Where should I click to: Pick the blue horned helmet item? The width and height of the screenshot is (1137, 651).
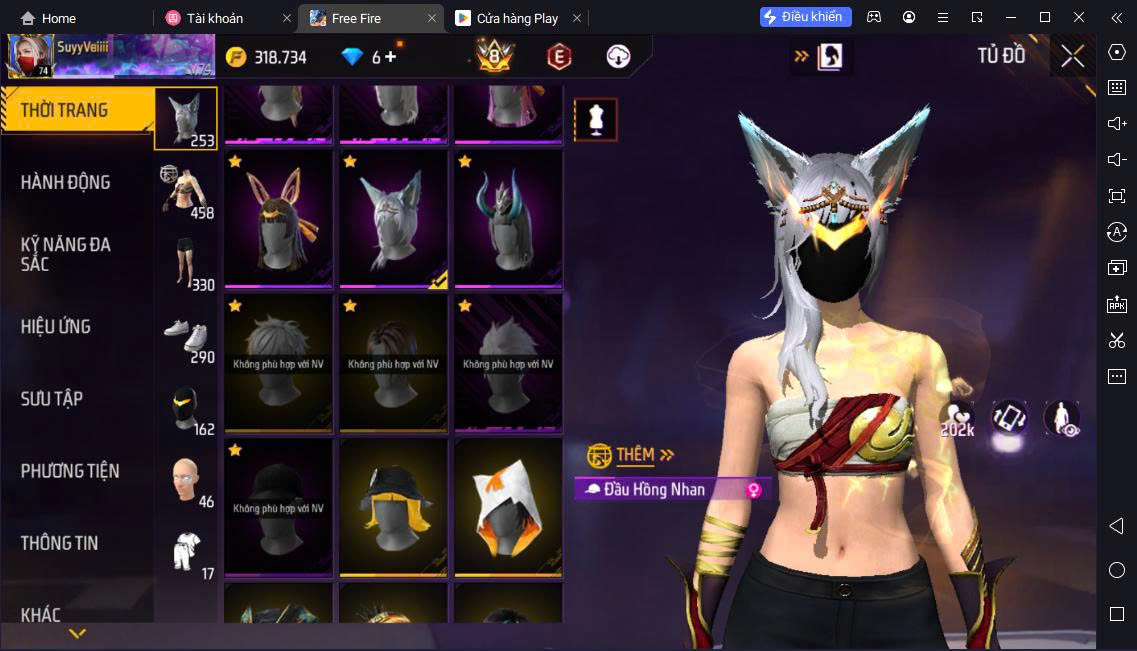[508, 219]
